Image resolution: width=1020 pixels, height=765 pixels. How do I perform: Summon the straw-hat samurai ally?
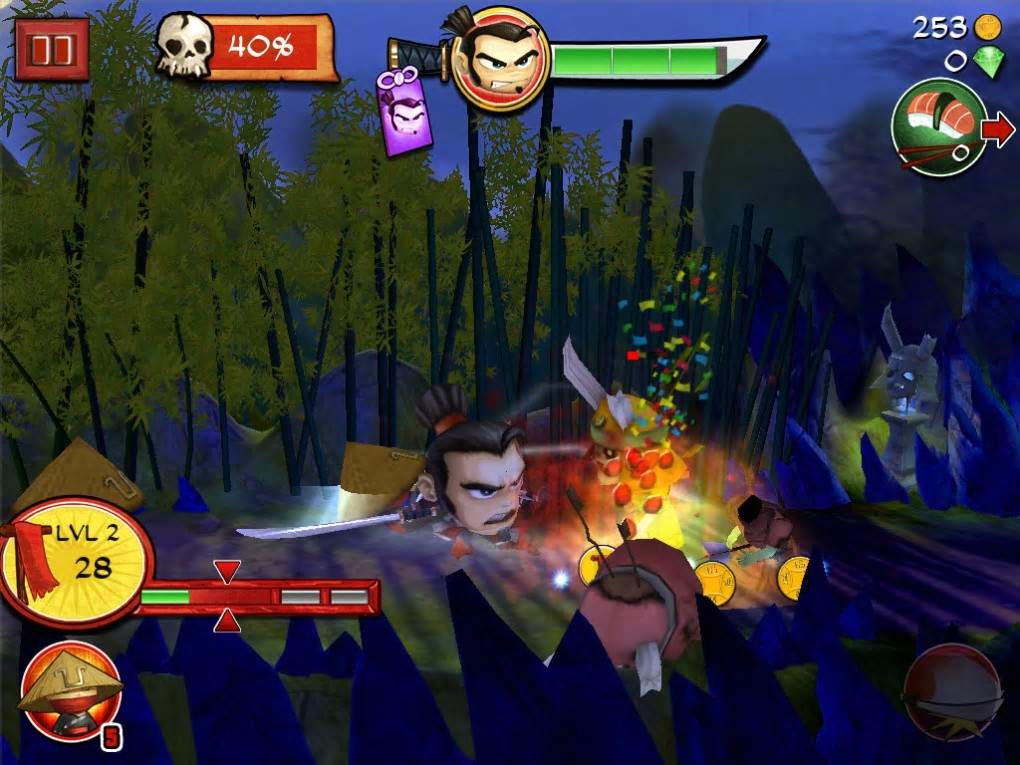[70, 690]
